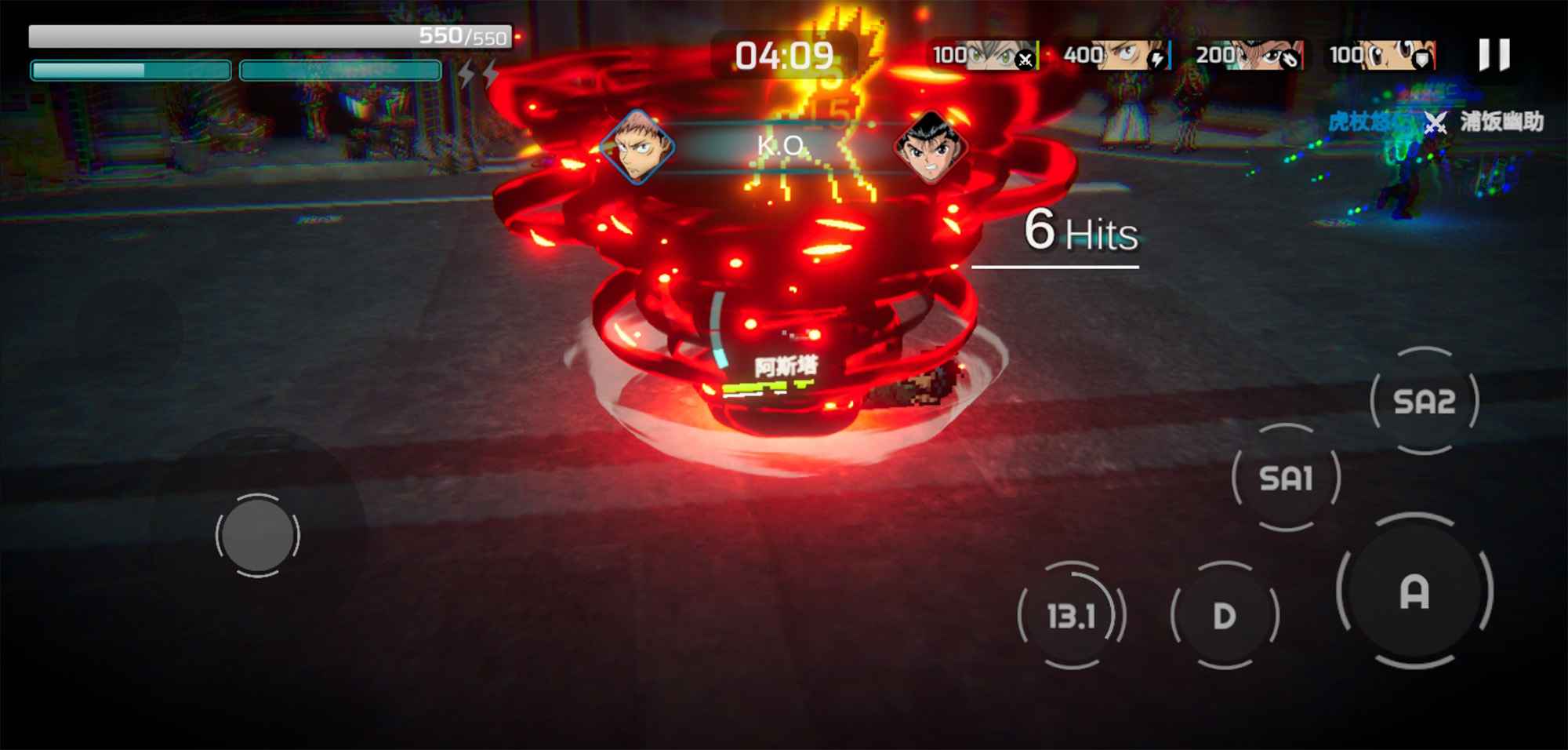Screen dimensions: 1568x750
Task: Tap the double lightning icon below the HP bar
Action: 479,75
